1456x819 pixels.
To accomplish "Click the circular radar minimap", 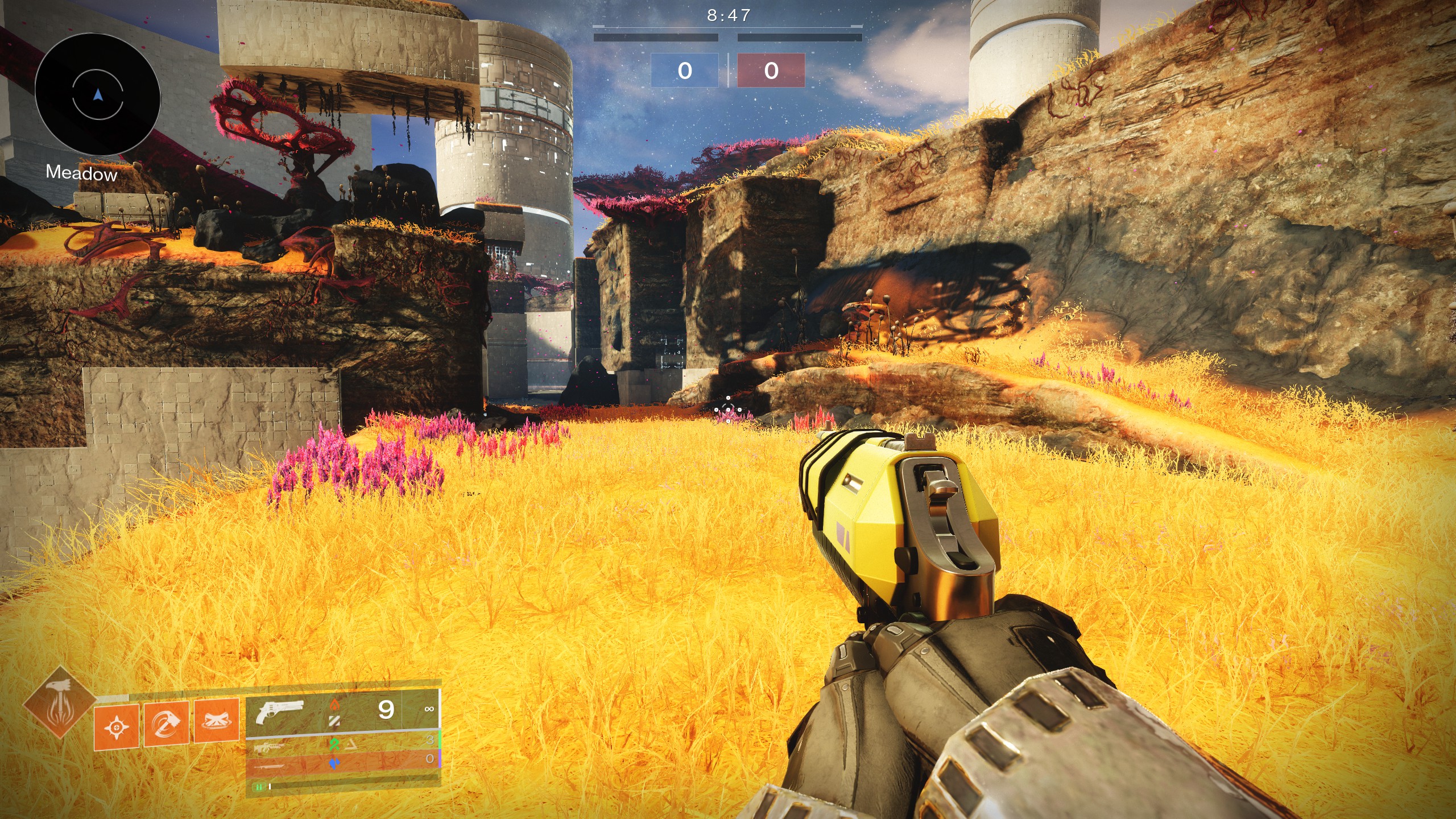I will coord(97,94).
